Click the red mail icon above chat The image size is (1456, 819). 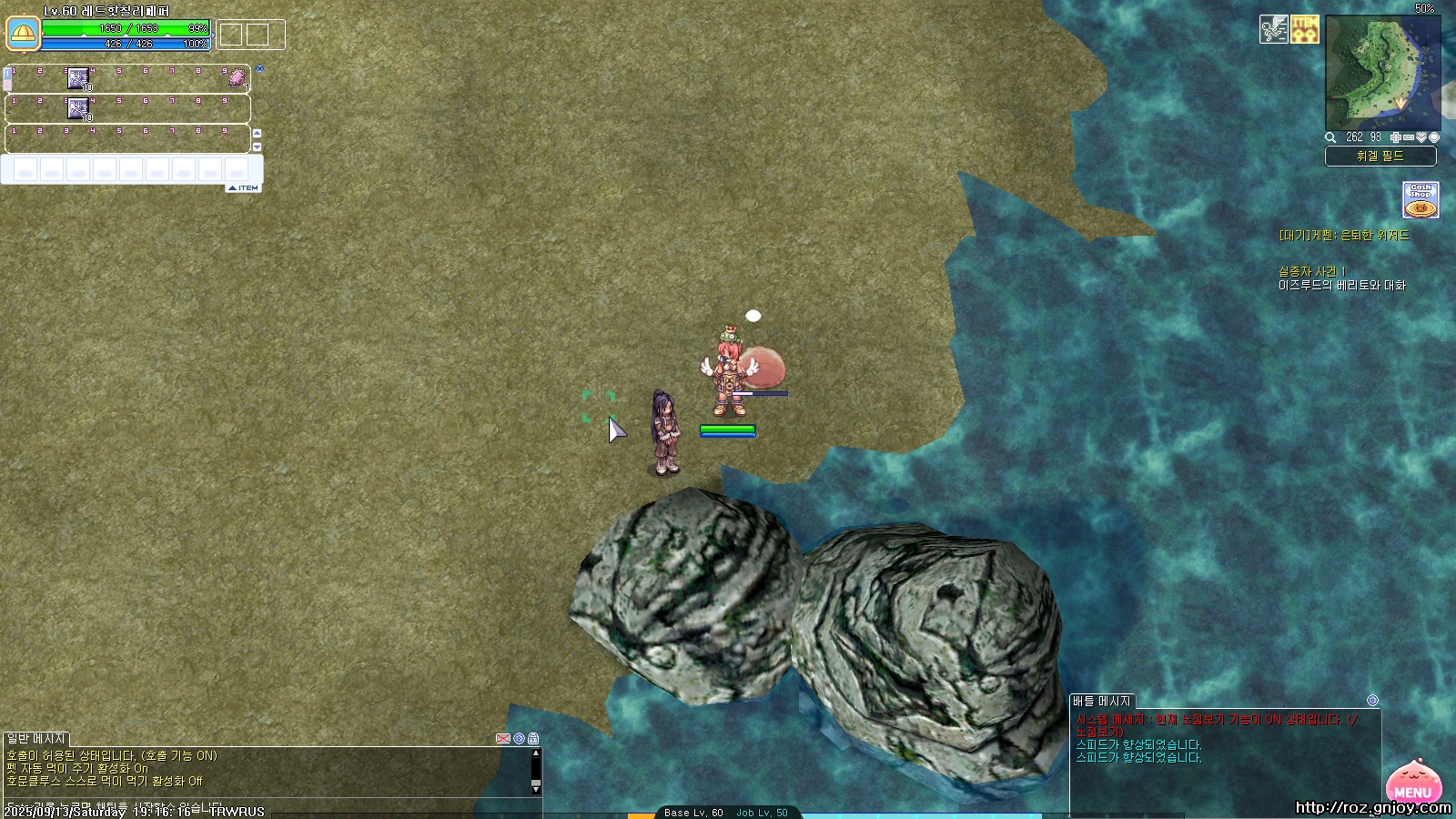(502, 738)
